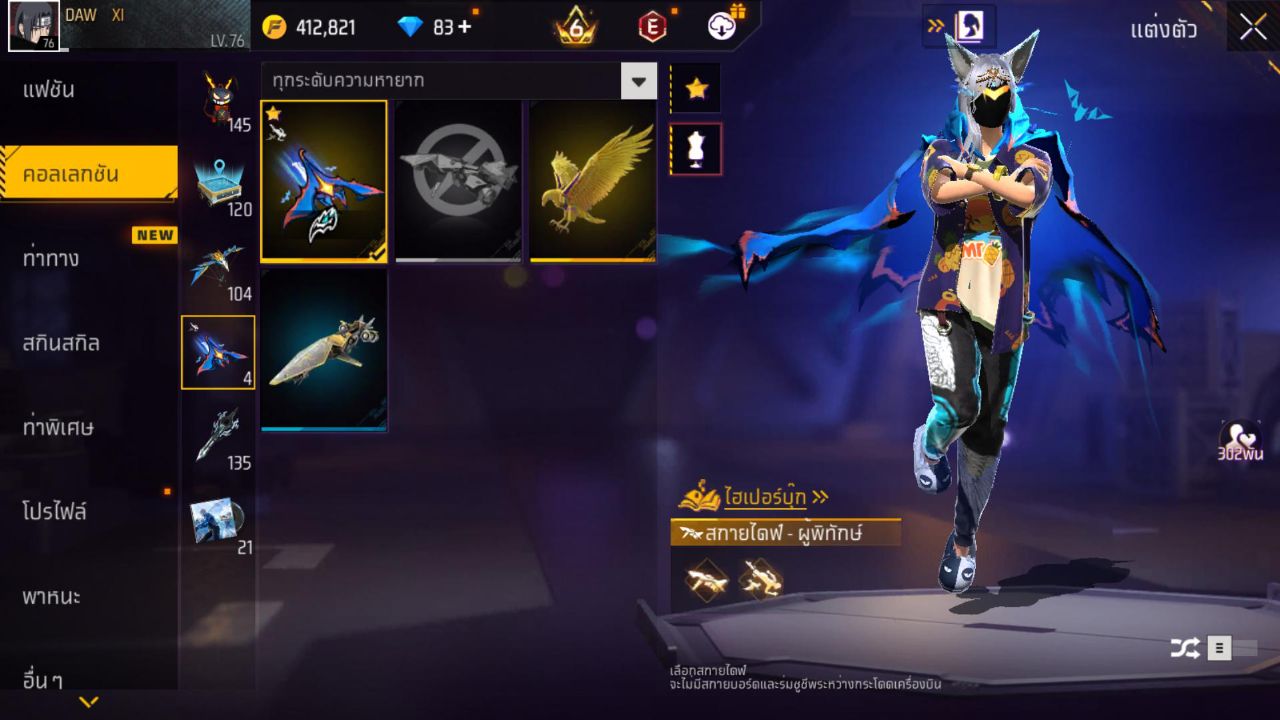This screenshot has width=1280, height=720.
Task: Collapse the sidebar using the bottom chevron
Action: pyautogui.click(x=88, y=703)
